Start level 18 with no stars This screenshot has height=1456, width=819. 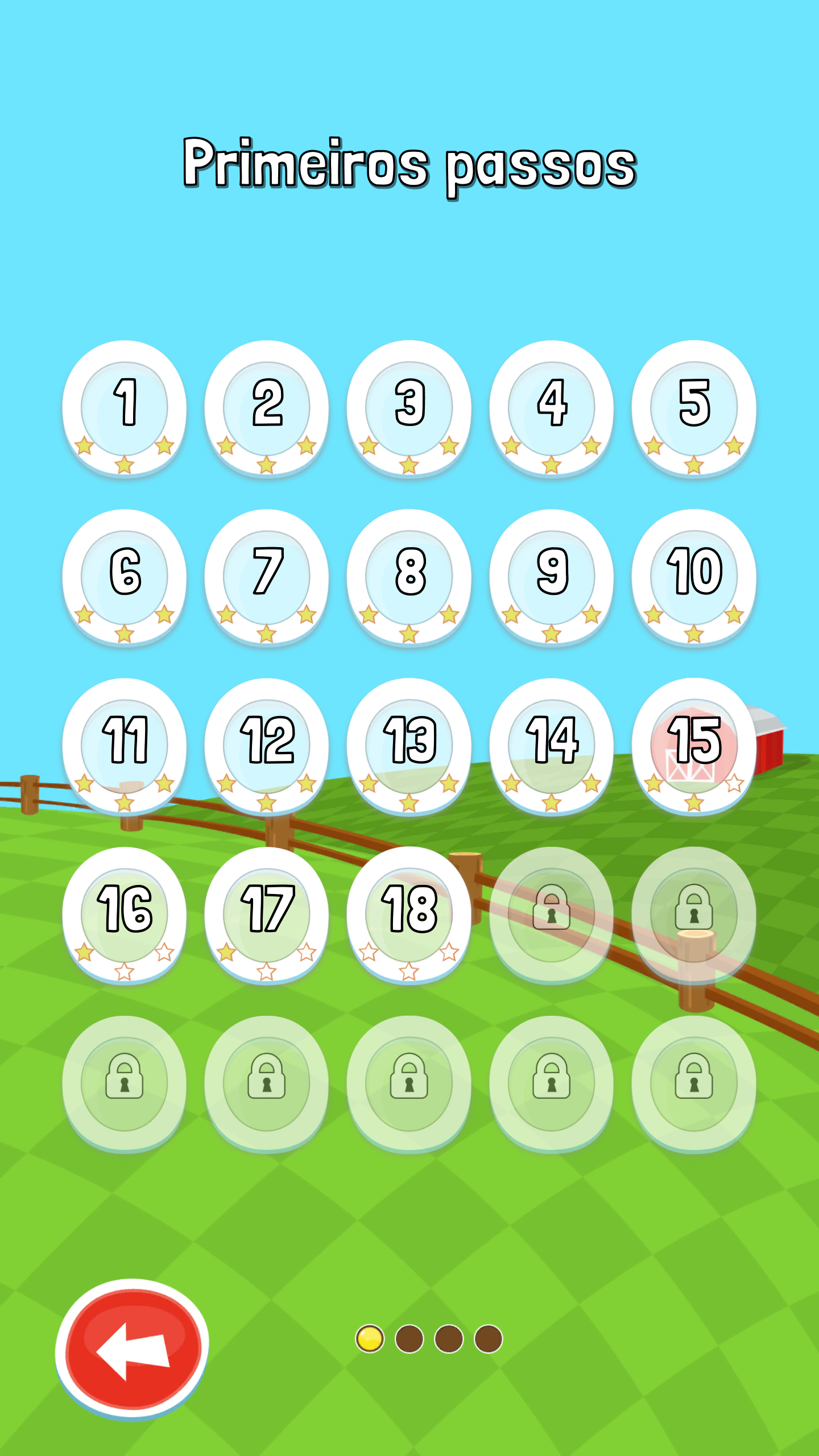coord(409,914)
